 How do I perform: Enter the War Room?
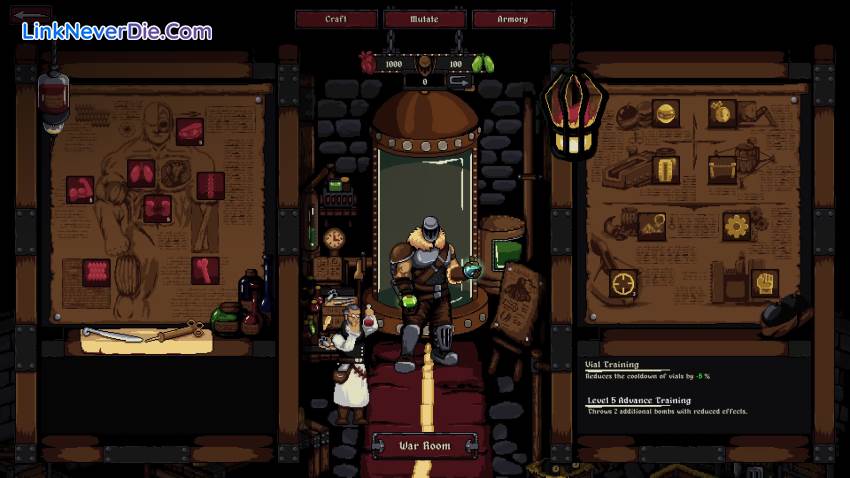424,445
